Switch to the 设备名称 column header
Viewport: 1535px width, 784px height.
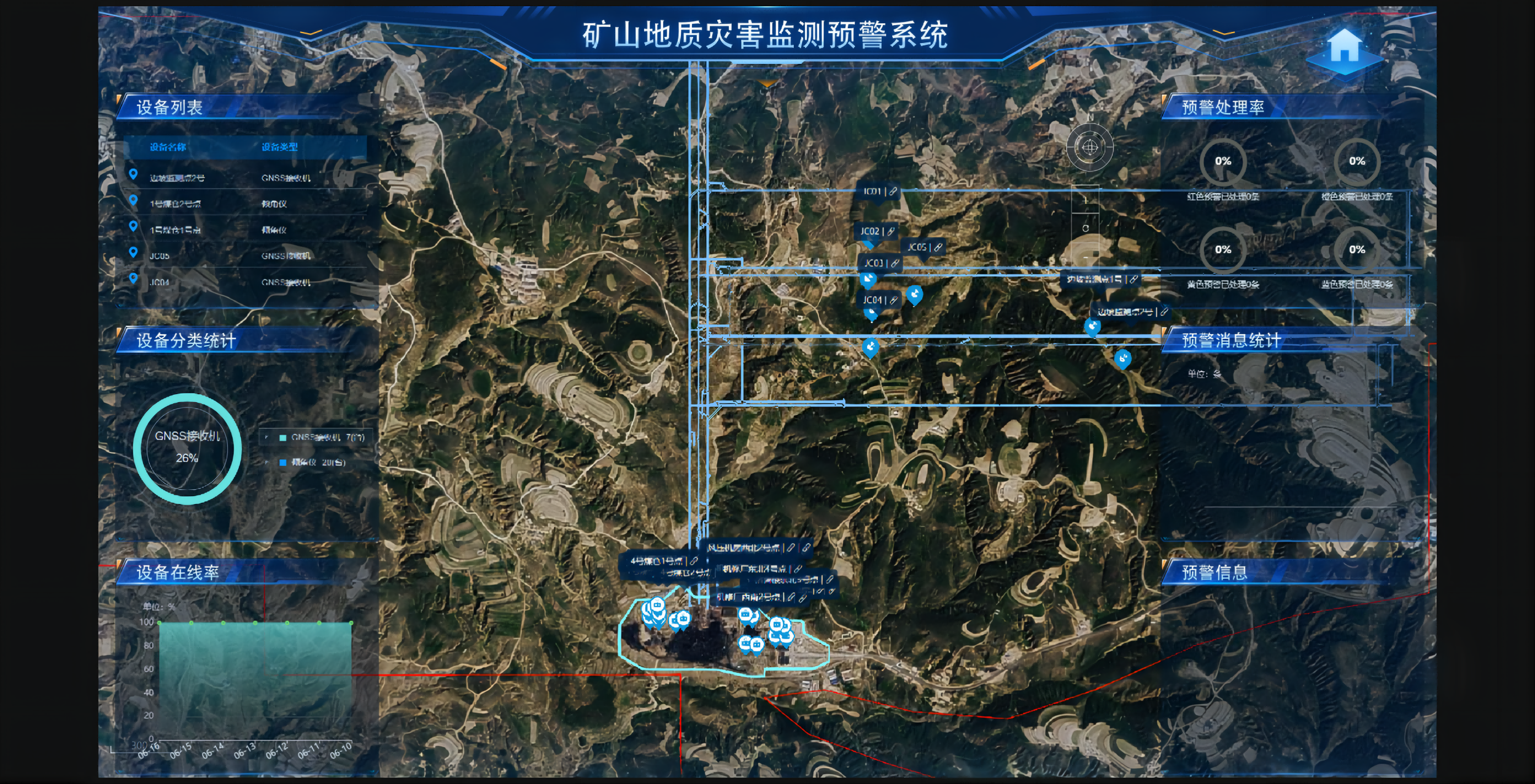(168, 146)
